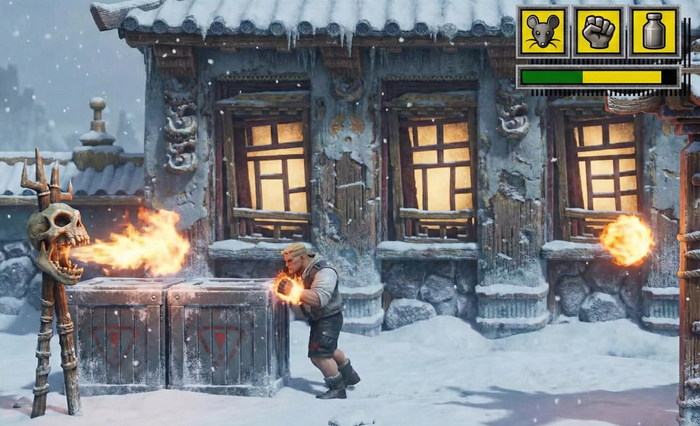Viewport: 700px width, 426px height.
Task: Use the grey bottle item icon
Action: tap(654, 32)
